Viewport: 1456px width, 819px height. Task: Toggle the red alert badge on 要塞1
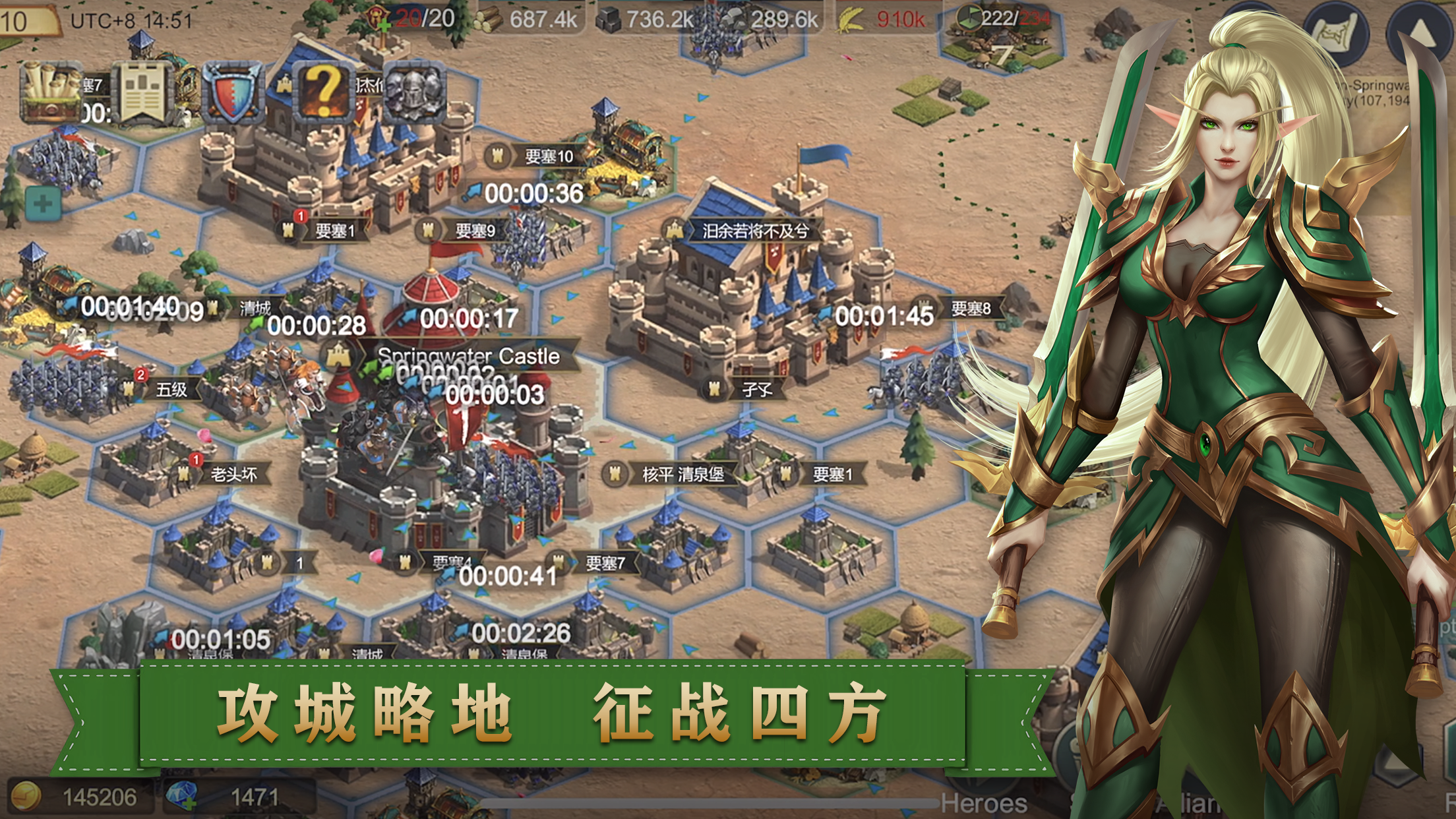[300, 215]
